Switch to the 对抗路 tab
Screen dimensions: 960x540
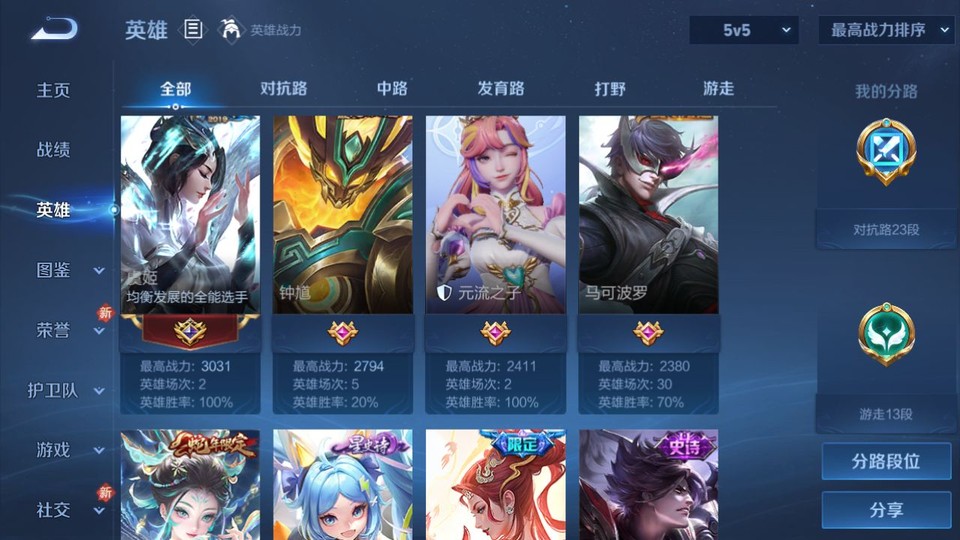283,88
